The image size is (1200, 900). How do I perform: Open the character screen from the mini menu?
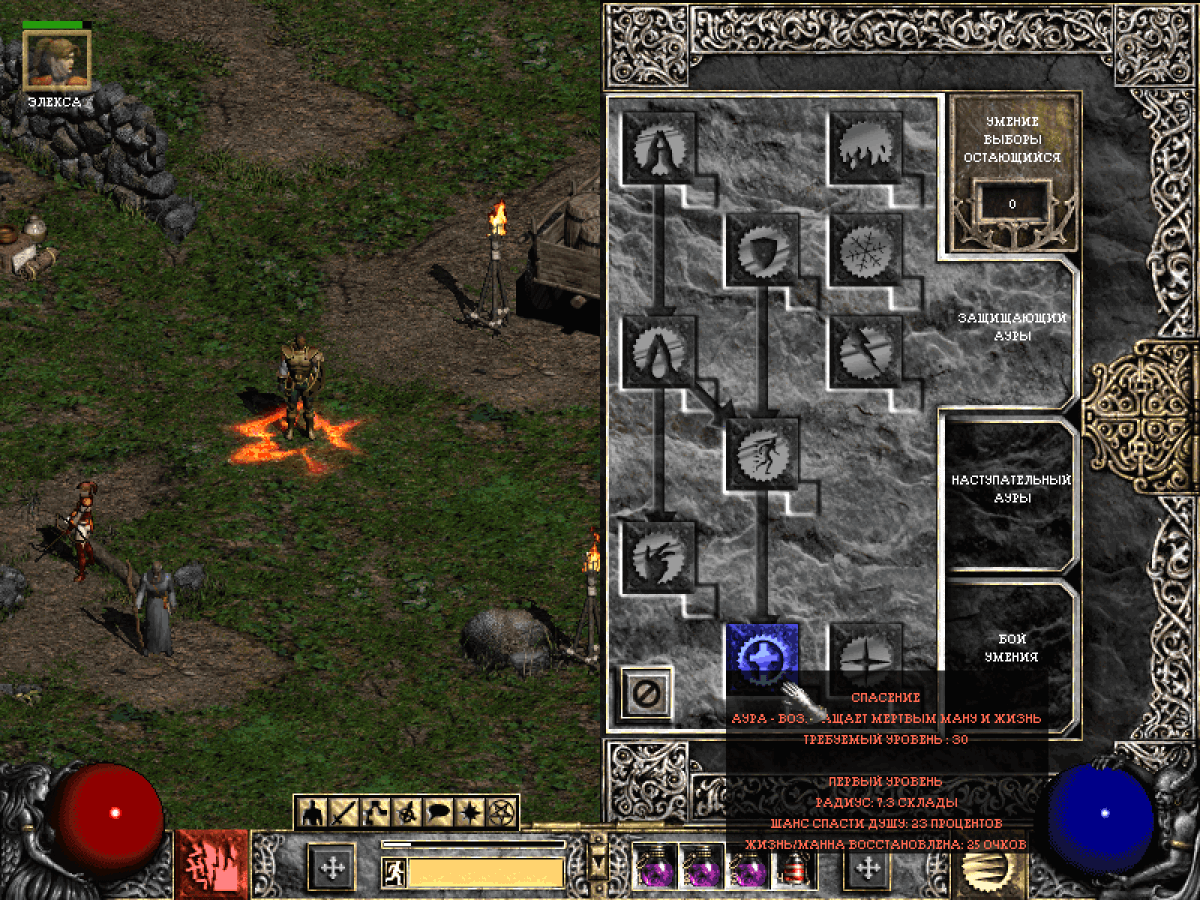click(x=311, y=813)
